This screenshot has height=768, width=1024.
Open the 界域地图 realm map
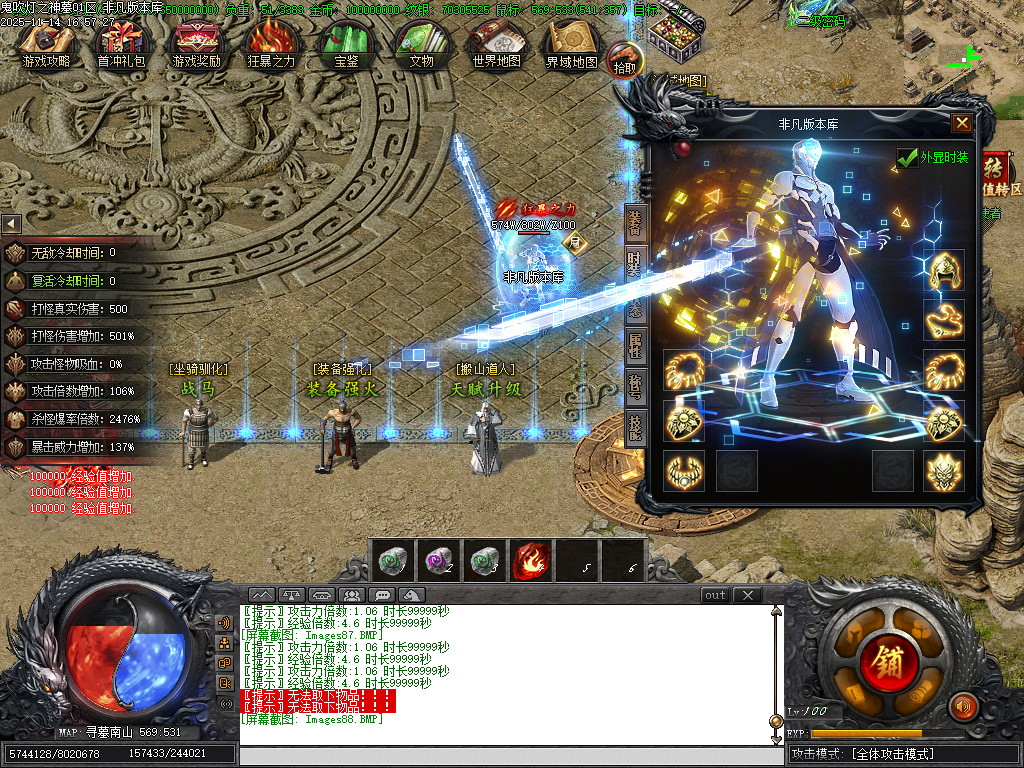(571, 45)
